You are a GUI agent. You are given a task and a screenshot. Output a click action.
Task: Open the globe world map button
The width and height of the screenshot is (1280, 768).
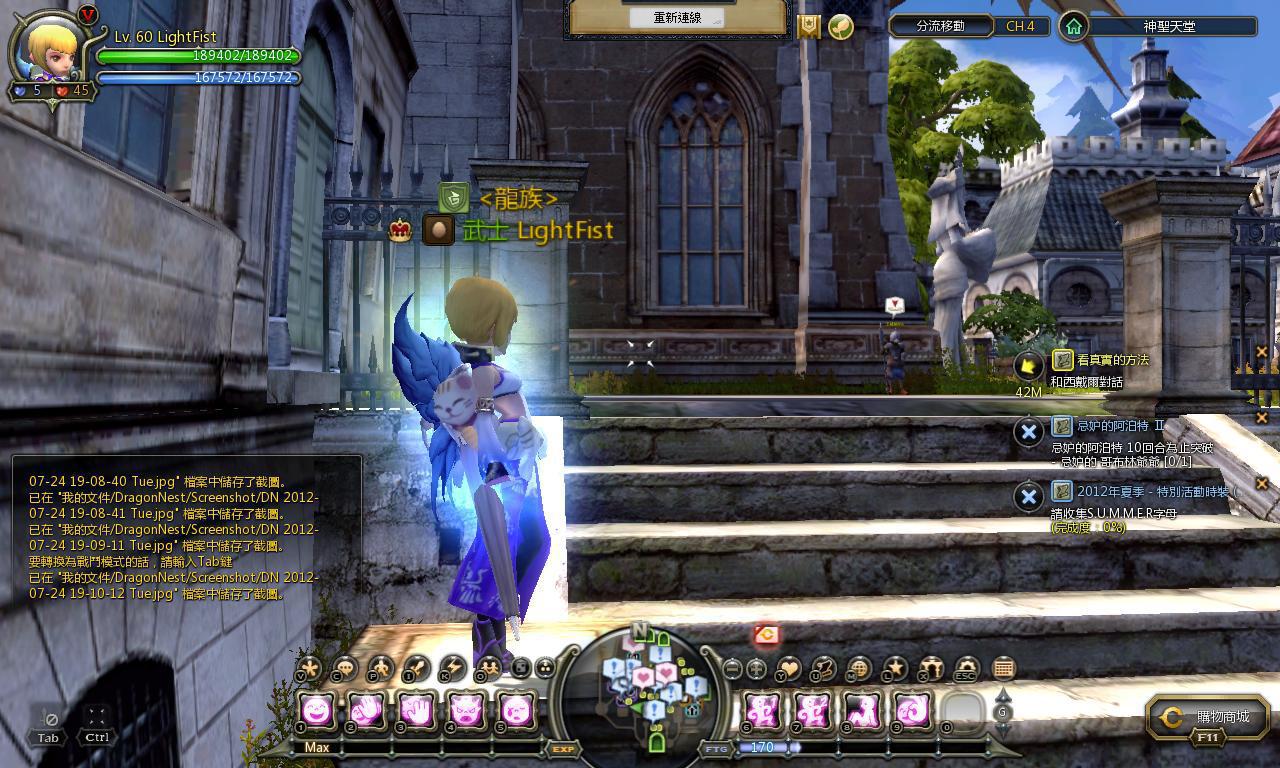point(859,668)
